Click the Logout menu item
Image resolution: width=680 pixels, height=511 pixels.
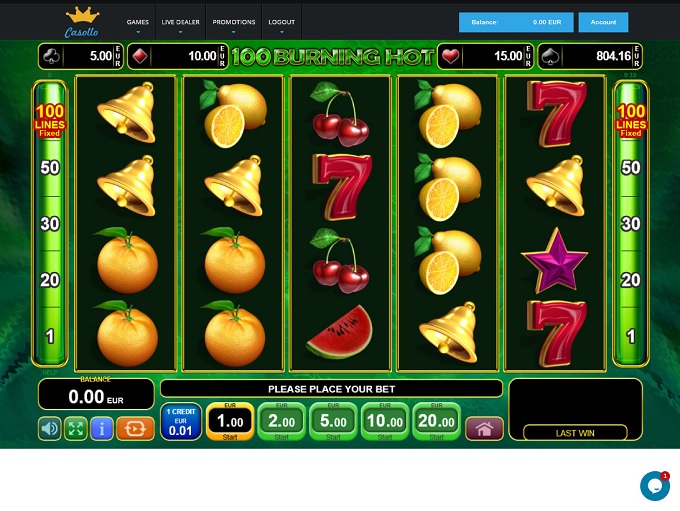tap(281, 22)
